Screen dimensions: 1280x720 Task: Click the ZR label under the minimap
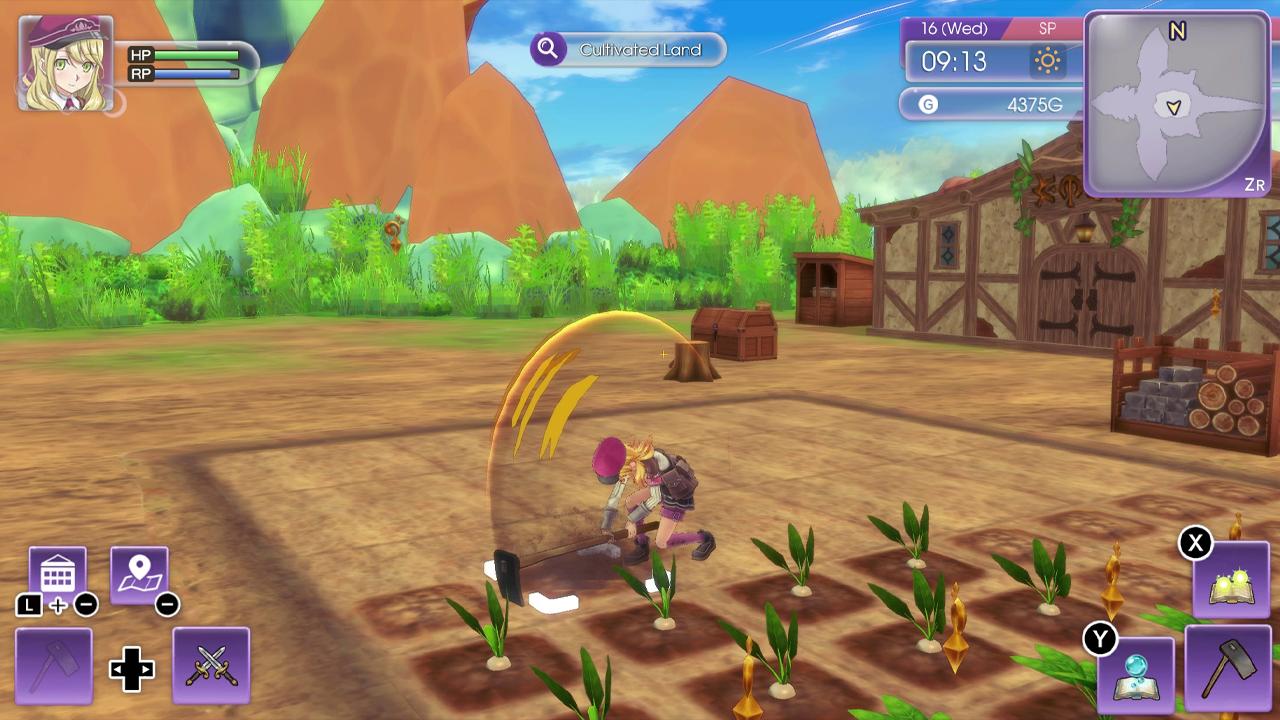pos(1253,185)
